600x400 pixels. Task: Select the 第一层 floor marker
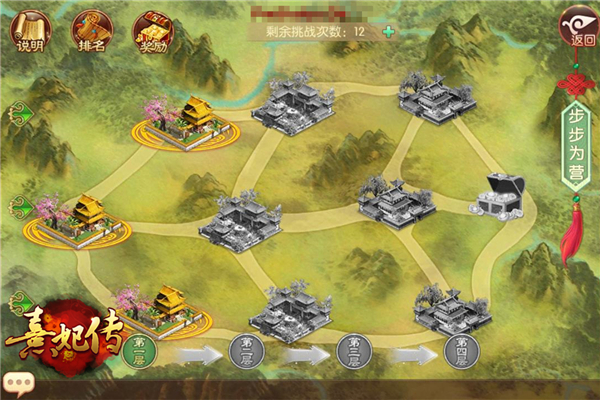(x=143, y=350)
